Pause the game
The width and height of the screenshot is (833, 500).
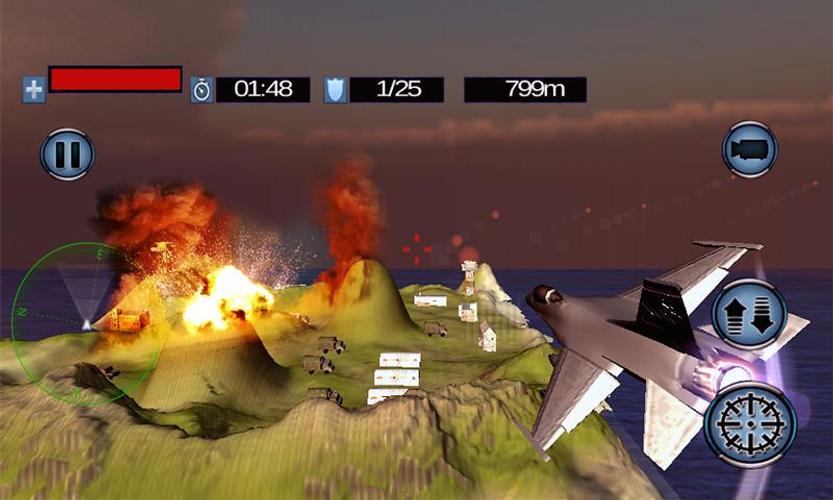coord(67,155)
